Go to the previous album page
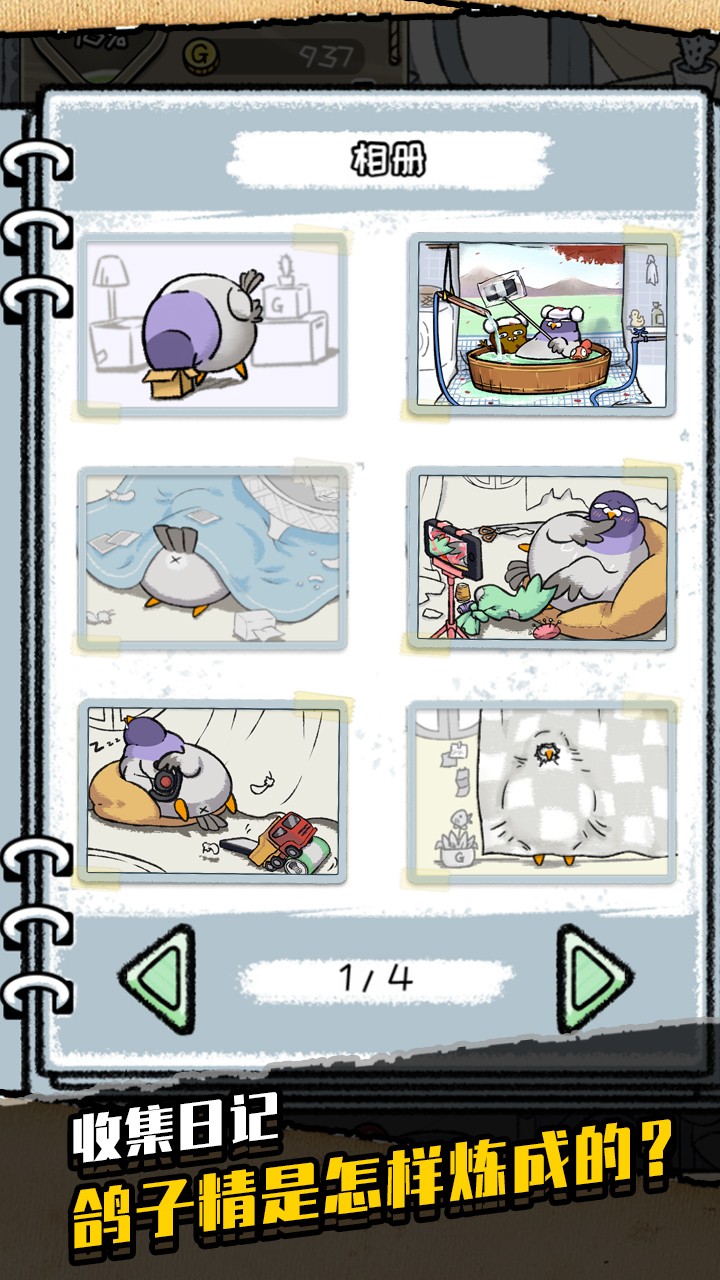 pos(158,978)
